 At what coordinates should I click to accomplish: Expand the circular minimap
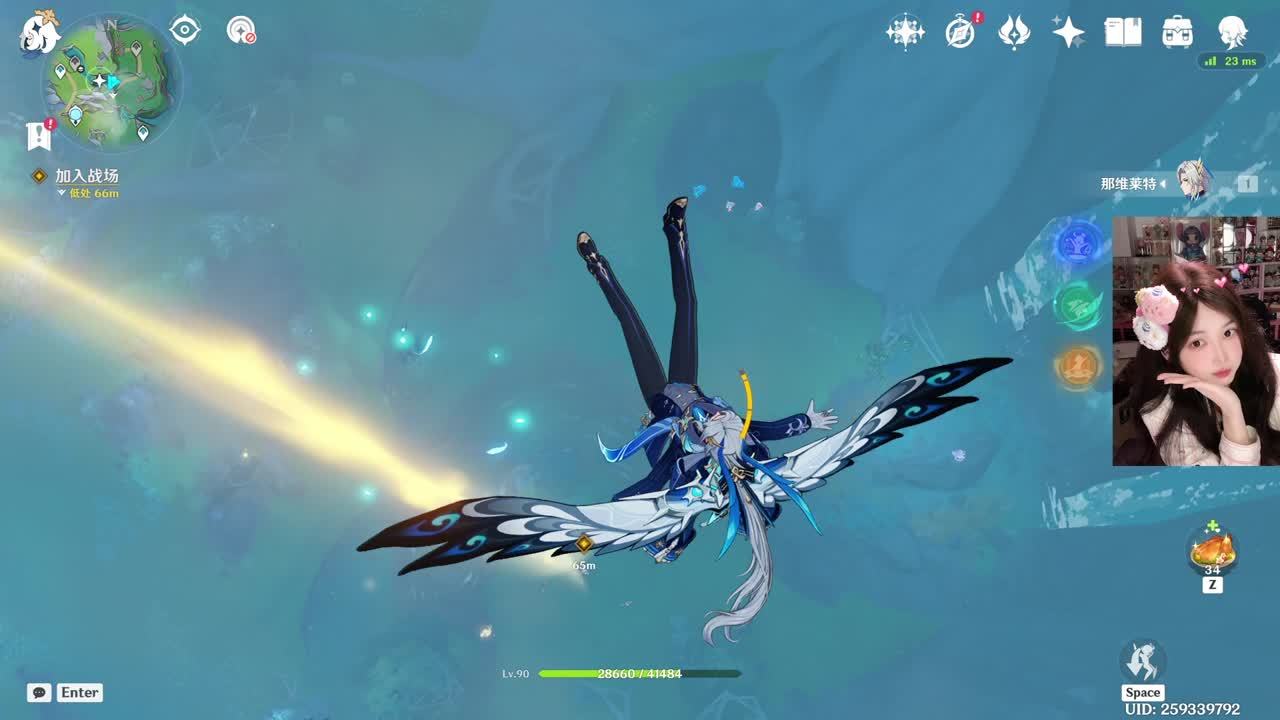pyautogui.click(x=110, y=82)
